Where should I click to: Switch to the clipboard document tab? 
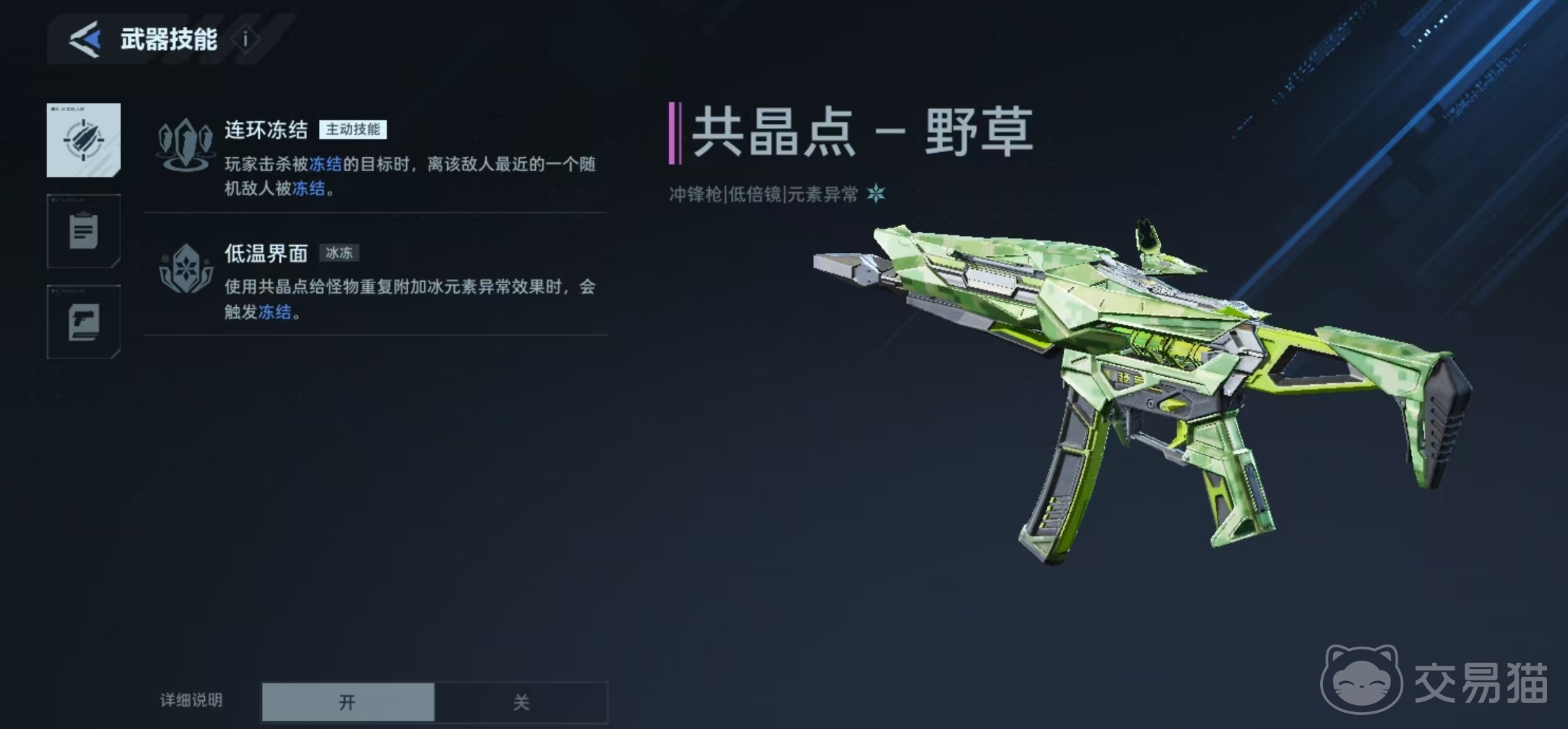pos(84,231)
